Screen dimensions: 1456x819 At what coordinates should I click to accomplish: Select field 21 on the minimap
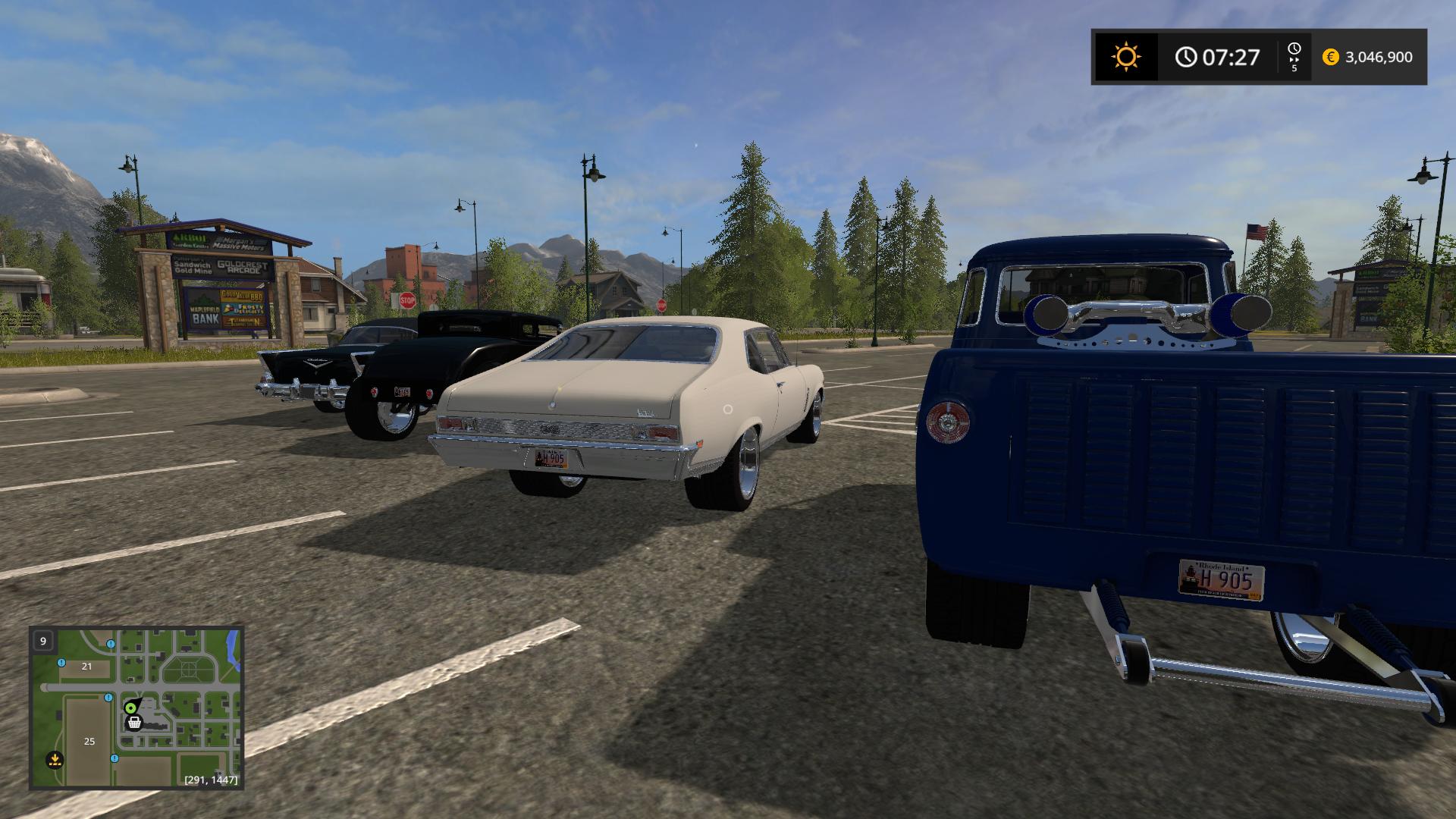(86, 667)
